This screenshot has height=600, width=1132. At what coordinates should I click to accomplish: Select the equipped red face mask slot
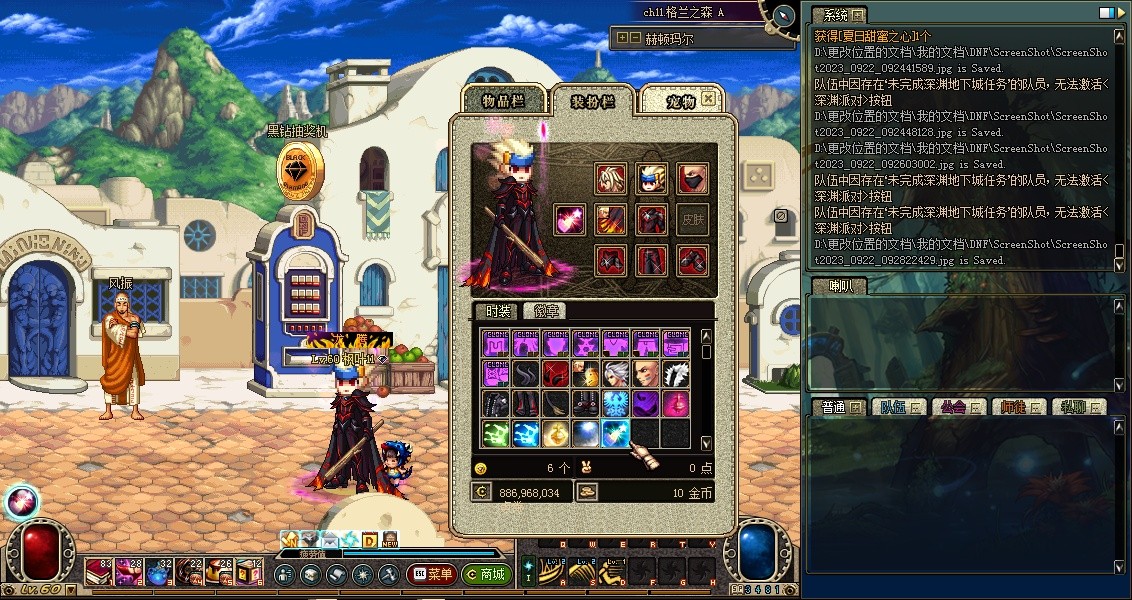pyautogui.click(x=692, y=179)
